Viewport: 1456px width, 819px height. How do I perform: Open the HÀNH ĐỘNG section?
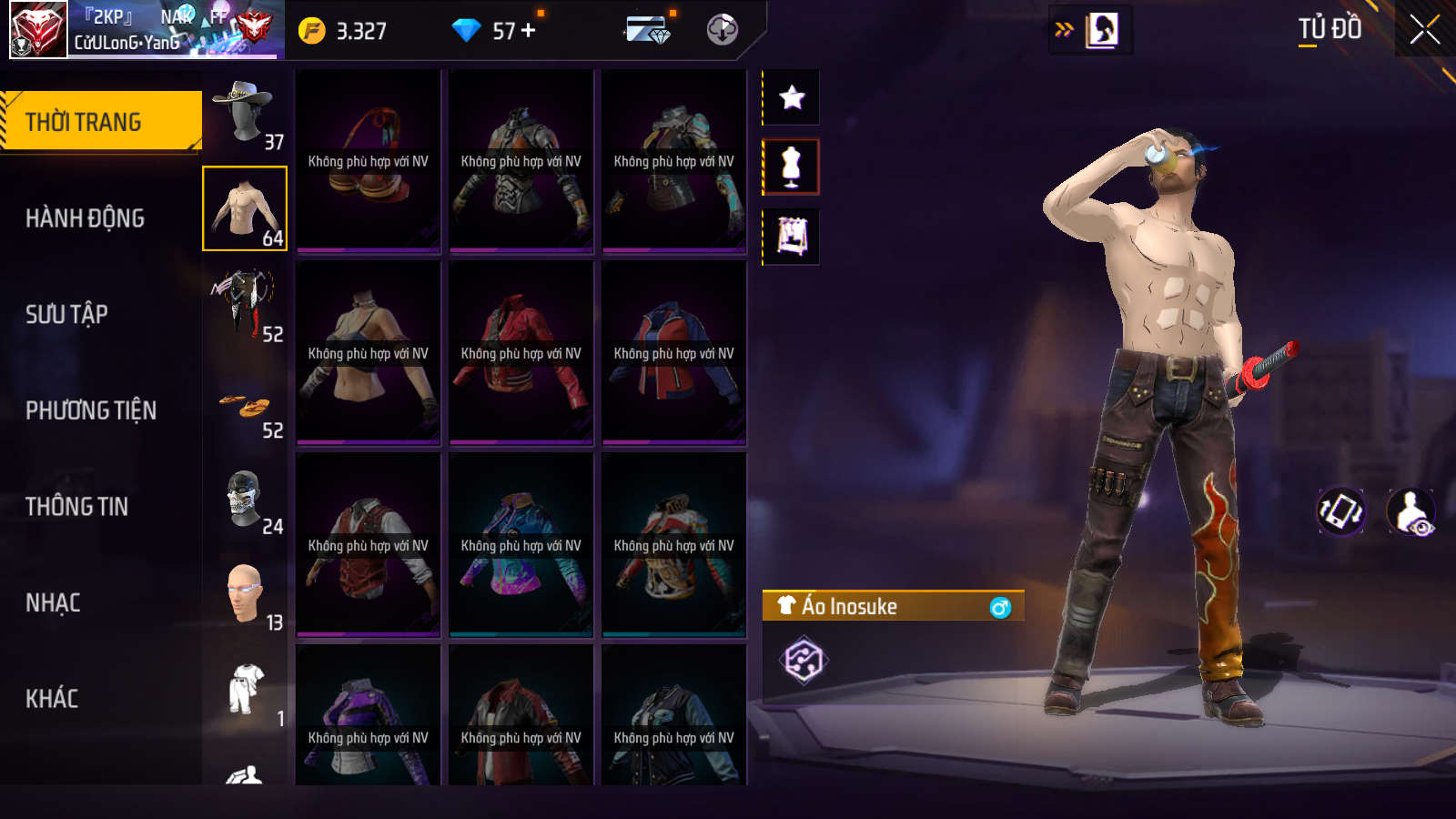click(x=85, y=218)
